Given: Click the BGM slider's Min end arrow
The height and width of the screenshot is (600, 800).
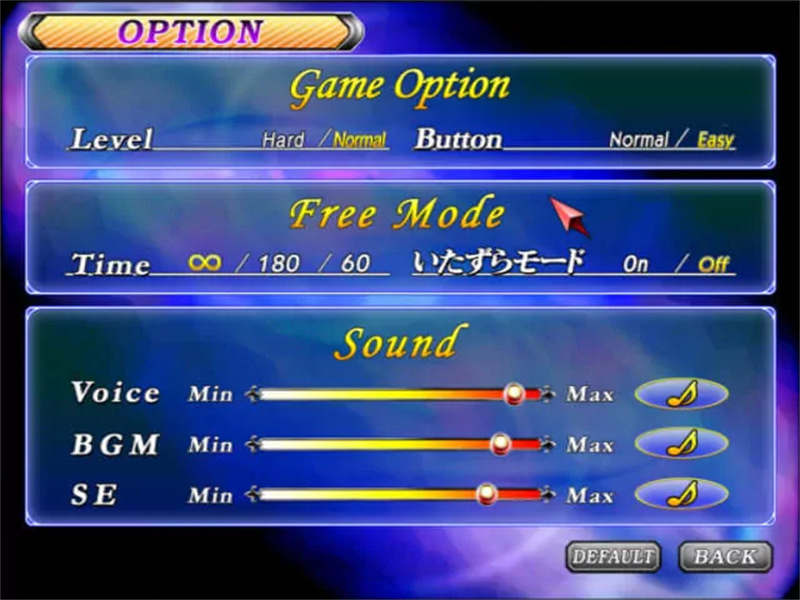Looking at the screenshot, I should (x=252, y=443).
